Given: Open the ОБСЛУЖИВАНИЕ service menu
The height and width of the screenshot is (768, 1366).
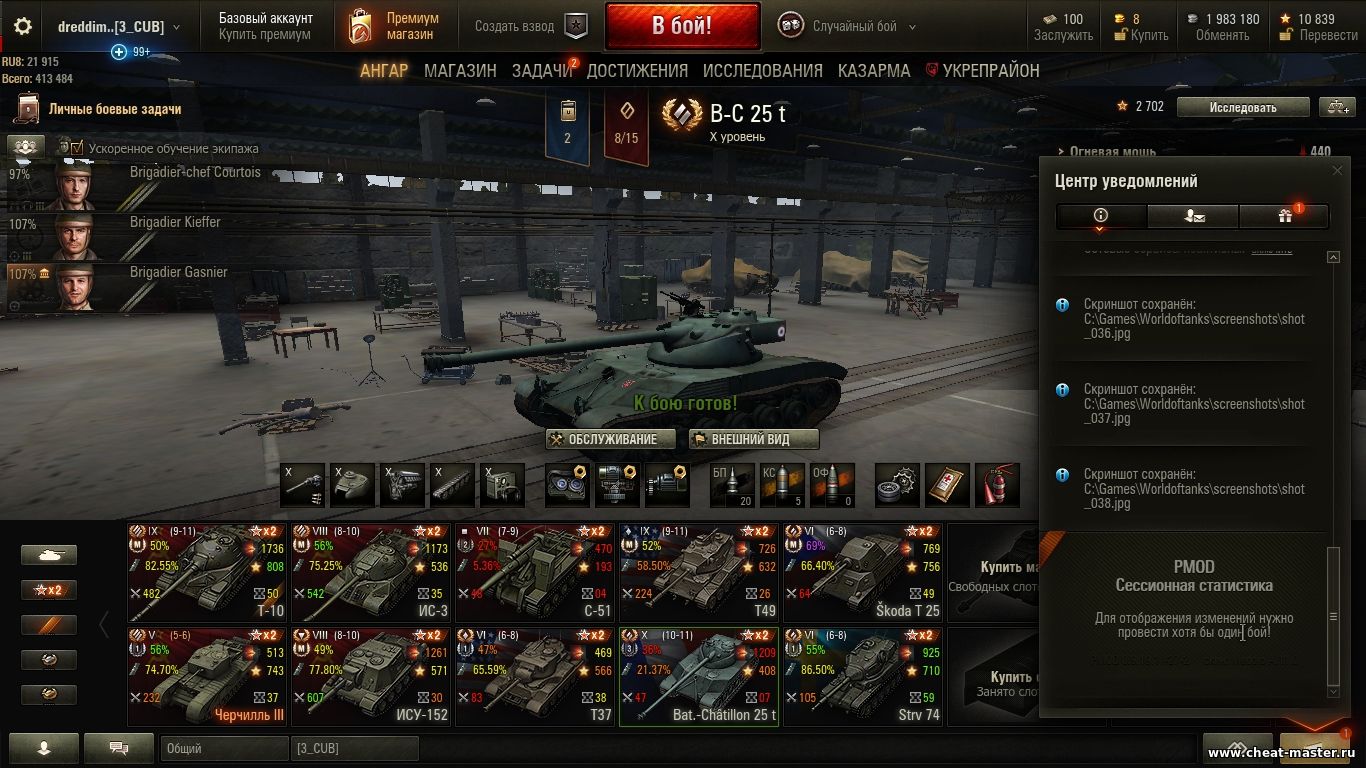Looking at the screenshot, I should pos(603,439).
